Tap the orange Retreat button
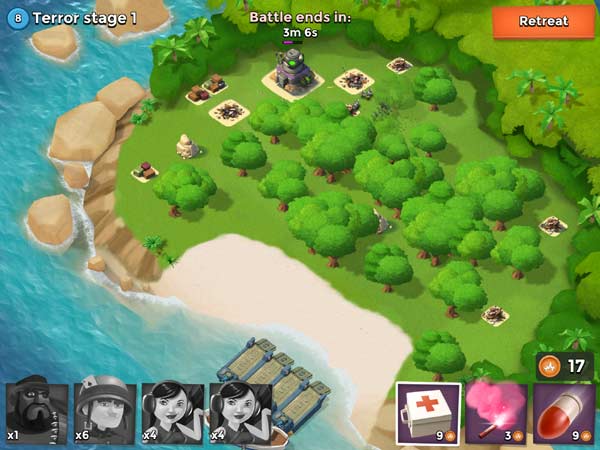Viewport: 600px width, 450px height. [543, 21]
